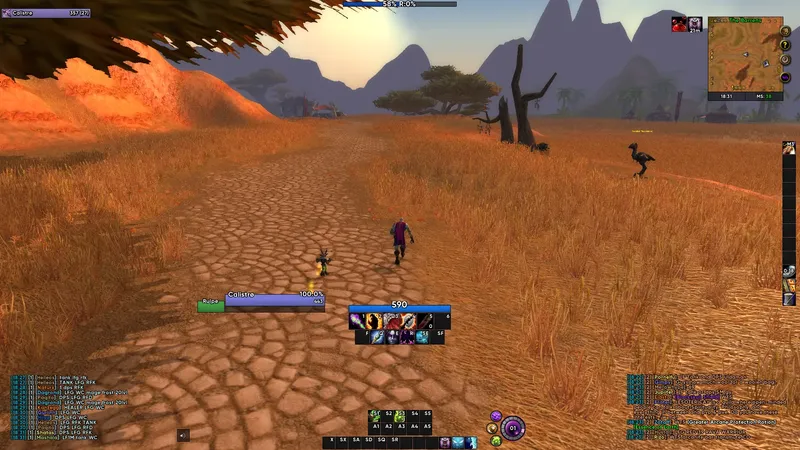Cast the green bolt spell in slot 1
This screenshot has width=800, height=450.
(359, 321)
